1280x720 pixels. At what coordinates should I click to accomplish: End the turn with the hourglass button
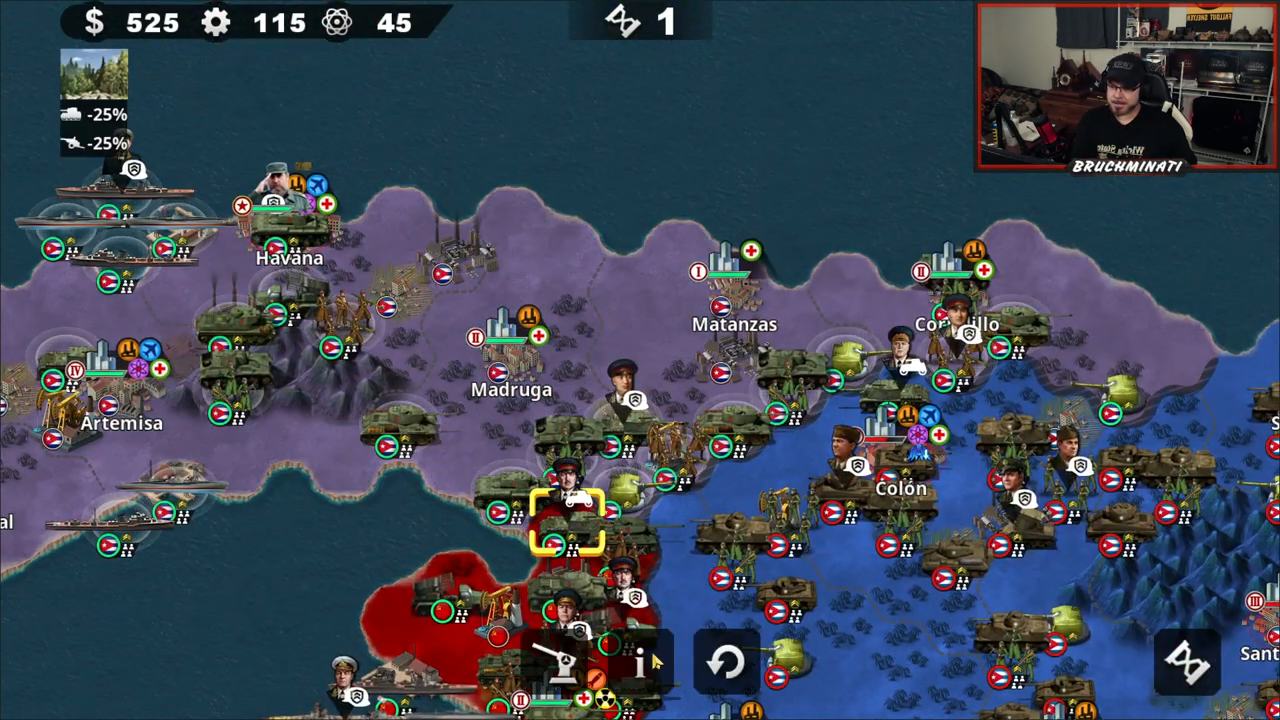1188,661
